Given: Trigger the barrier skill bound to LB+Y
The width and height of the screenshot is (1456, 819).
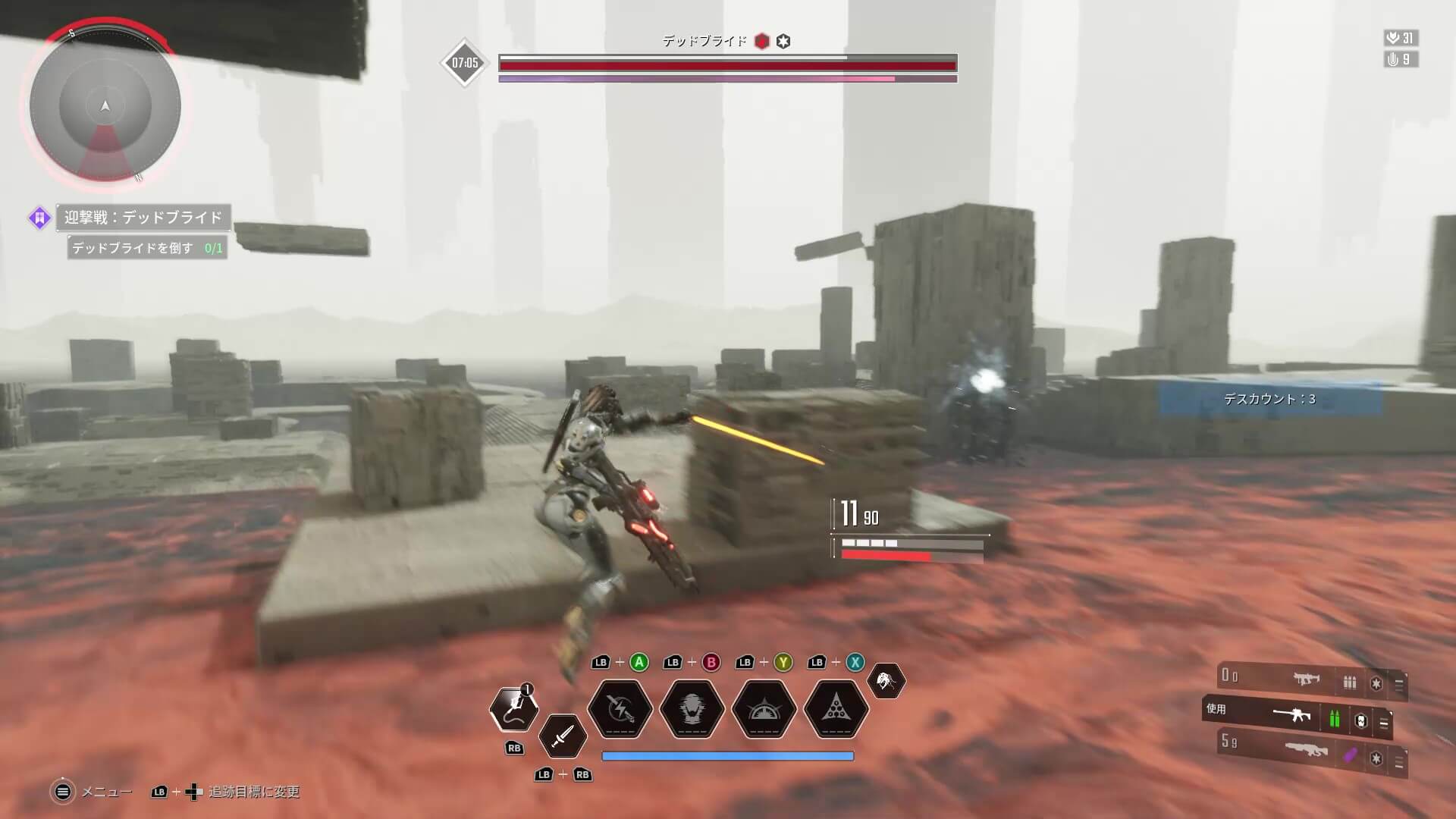Looking at the screenshot, I should pyautogui.click(x=765, y=710).
